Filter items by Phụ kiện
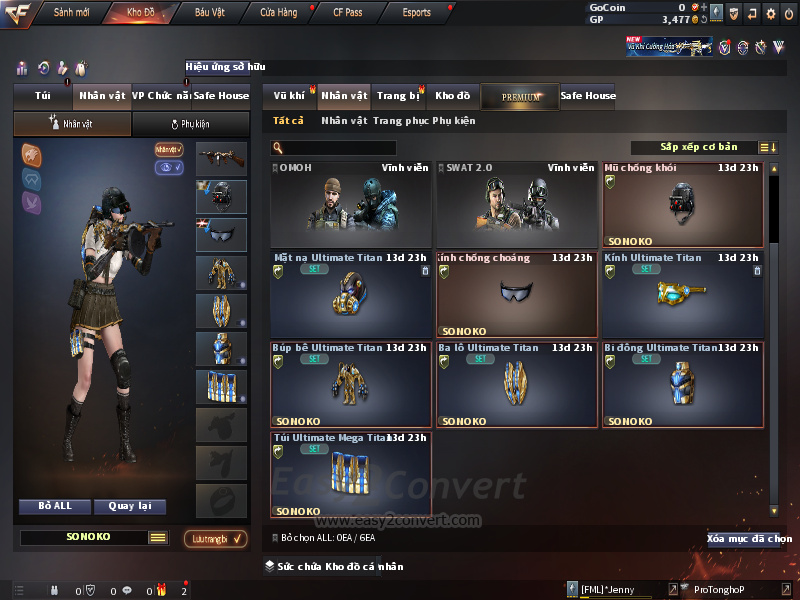Screen dimensions: 800x600 click(x=454, y=121)
